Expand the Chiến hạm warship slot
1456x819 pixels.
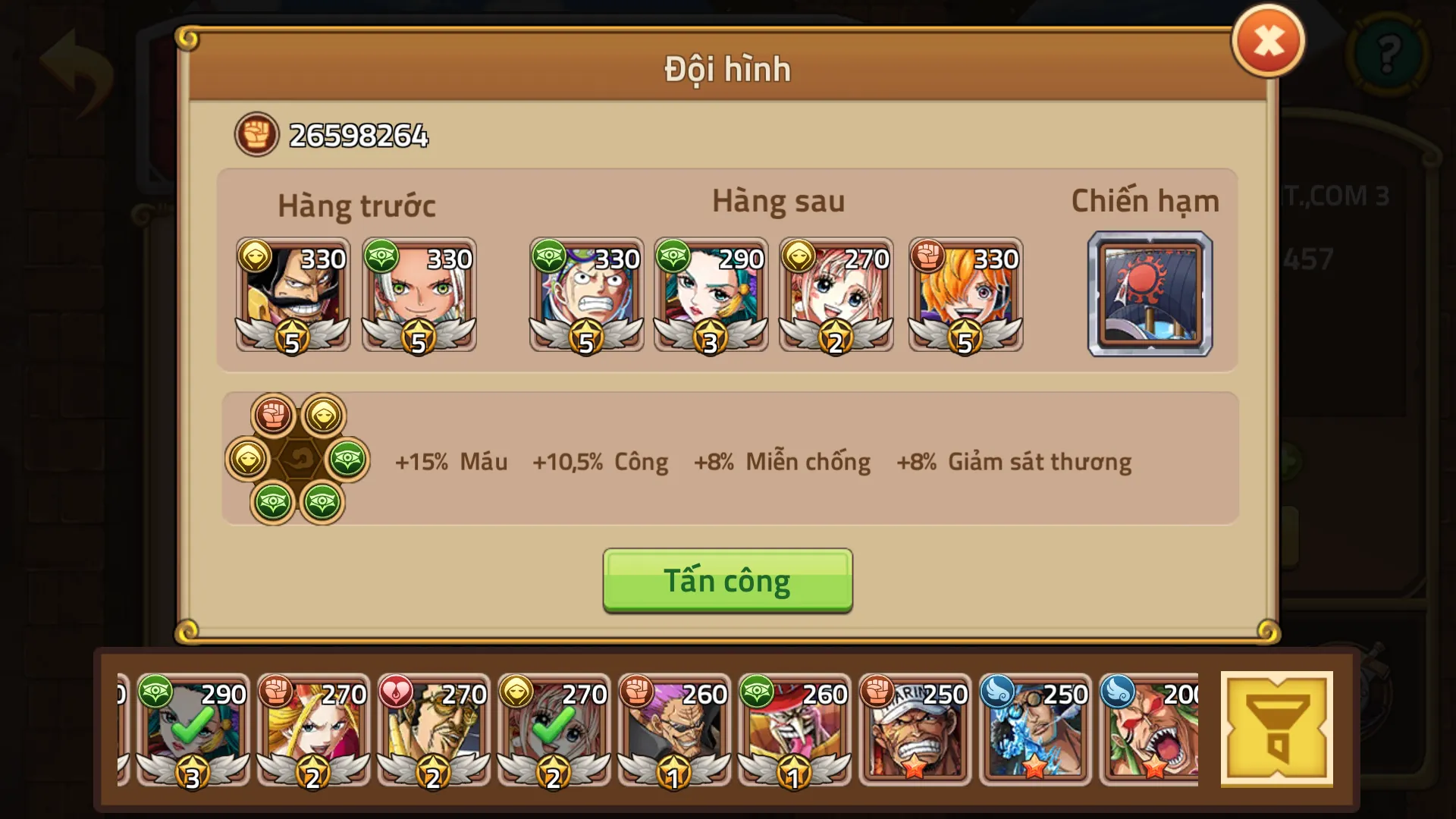coord(1150,294)
